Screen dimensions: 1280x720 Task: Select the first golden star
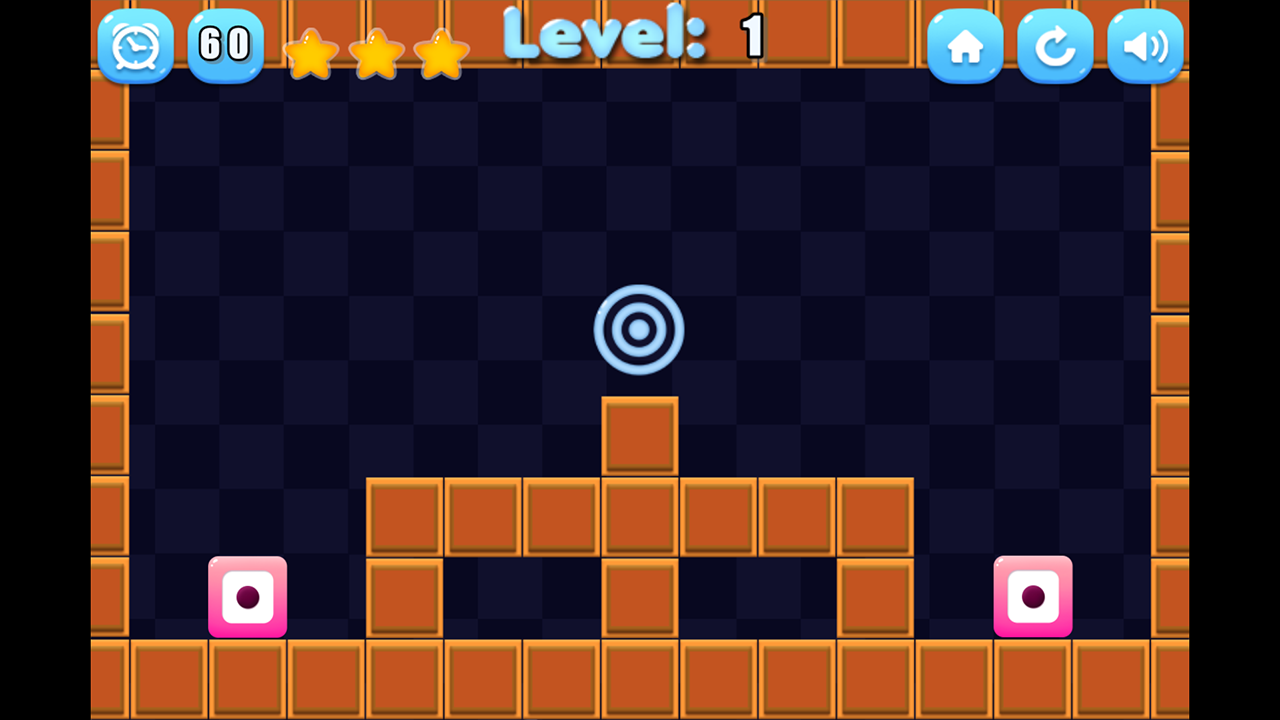click(x=312, y=55)
